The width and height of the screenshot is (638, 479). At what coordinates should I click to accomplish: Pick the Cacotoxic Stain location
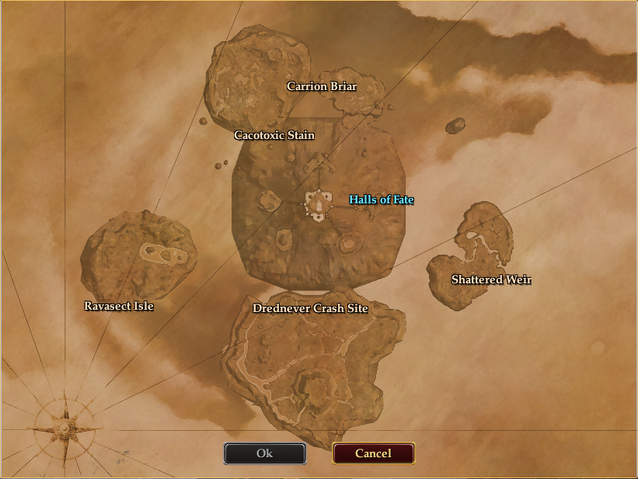click(274, 135)
